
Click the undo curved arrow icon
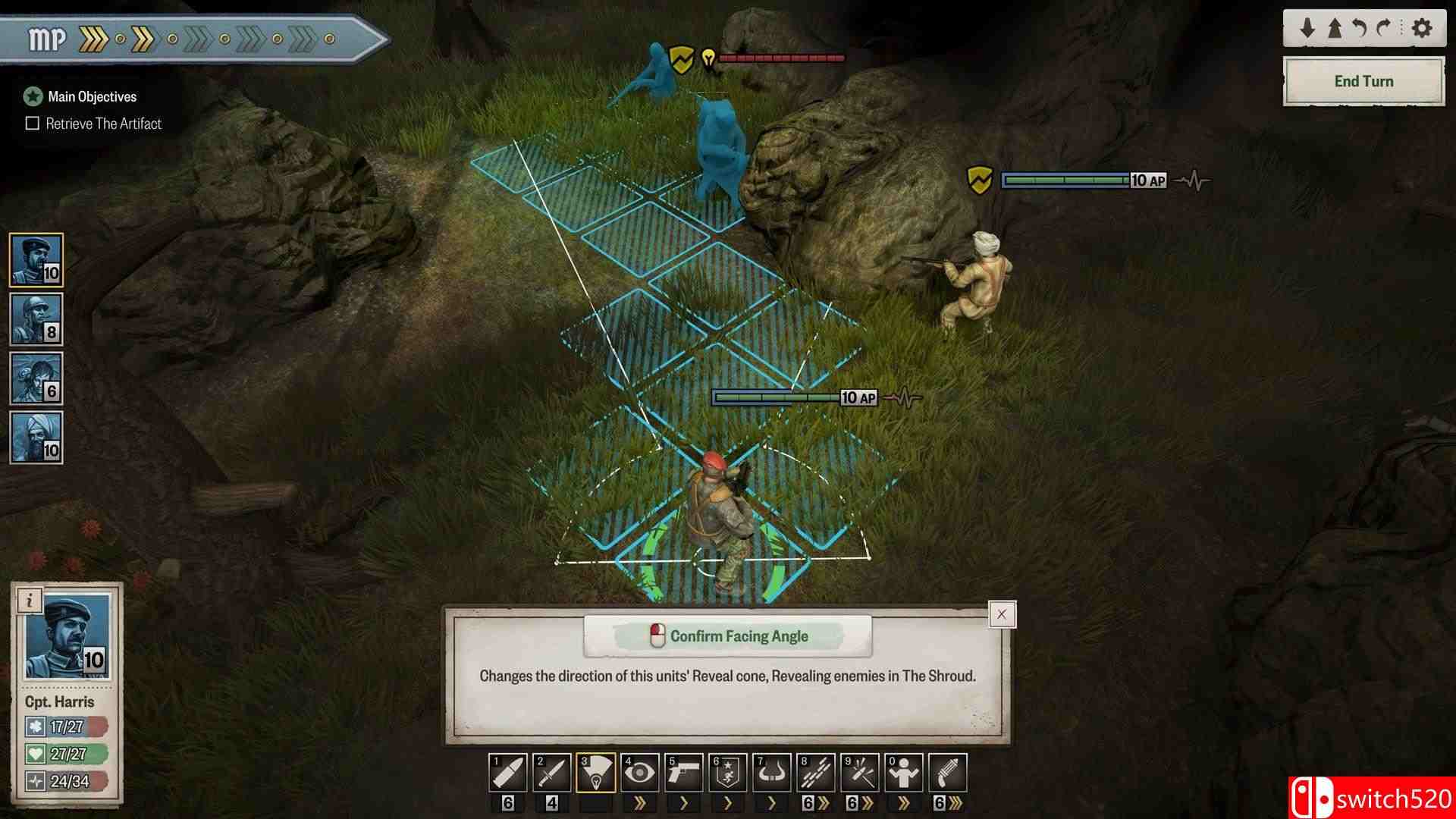pyautogui.click(x=1357, y=28)
